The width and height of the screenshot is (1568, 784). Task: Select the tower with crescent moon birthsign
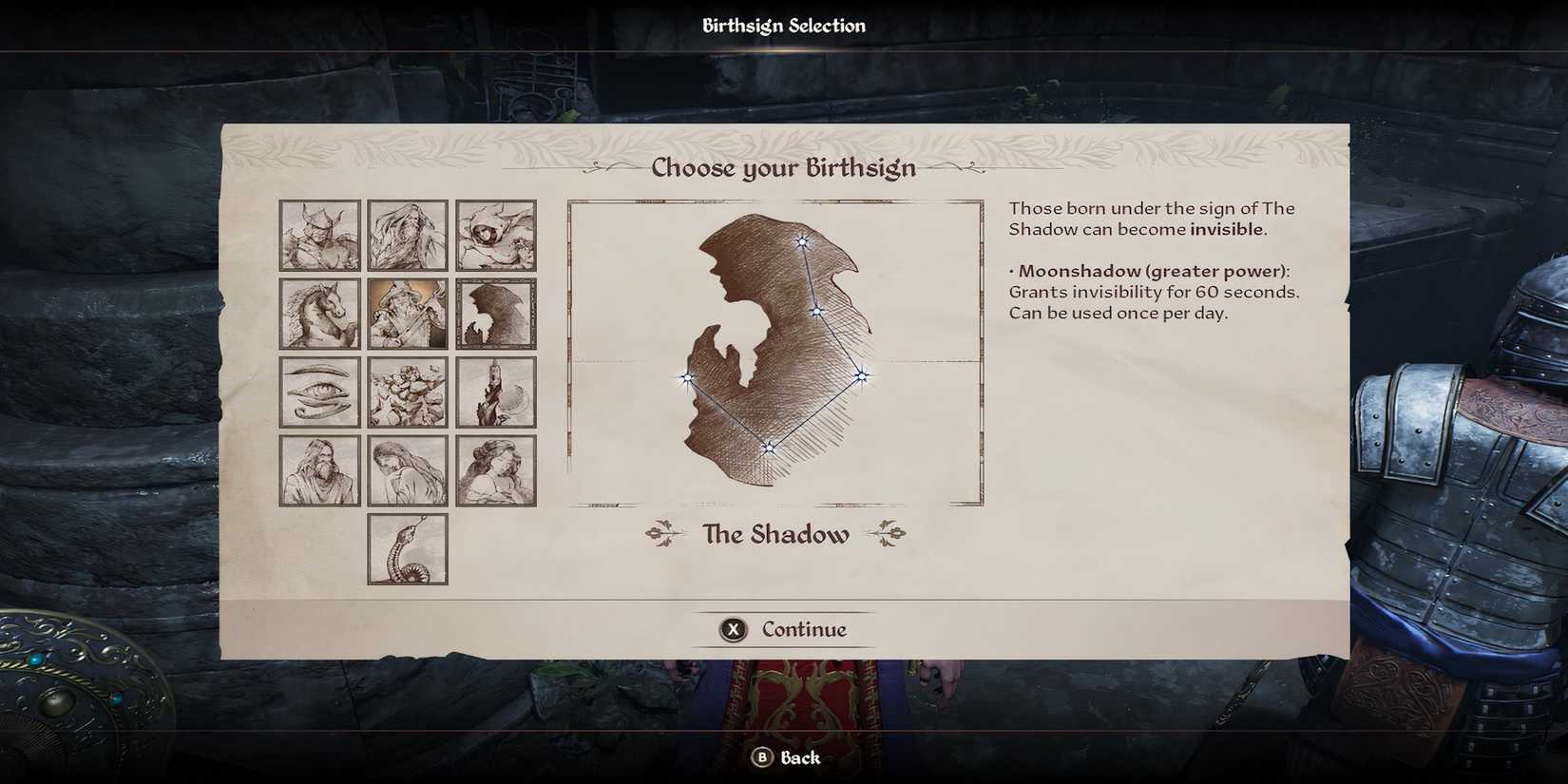click(495, 392)
